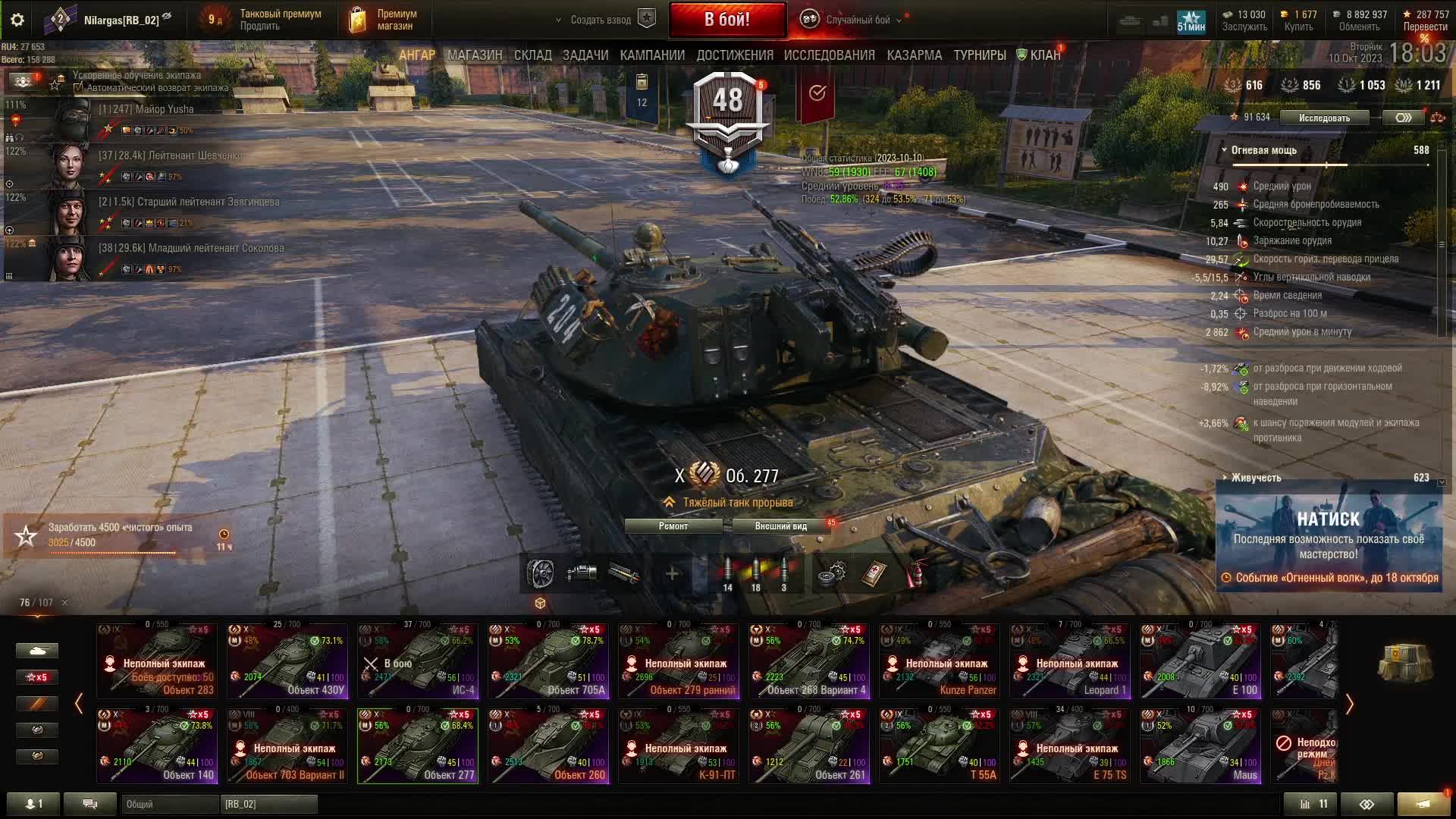
Task: Go to the ЗАДАЧИ tab
Action: 585,55
